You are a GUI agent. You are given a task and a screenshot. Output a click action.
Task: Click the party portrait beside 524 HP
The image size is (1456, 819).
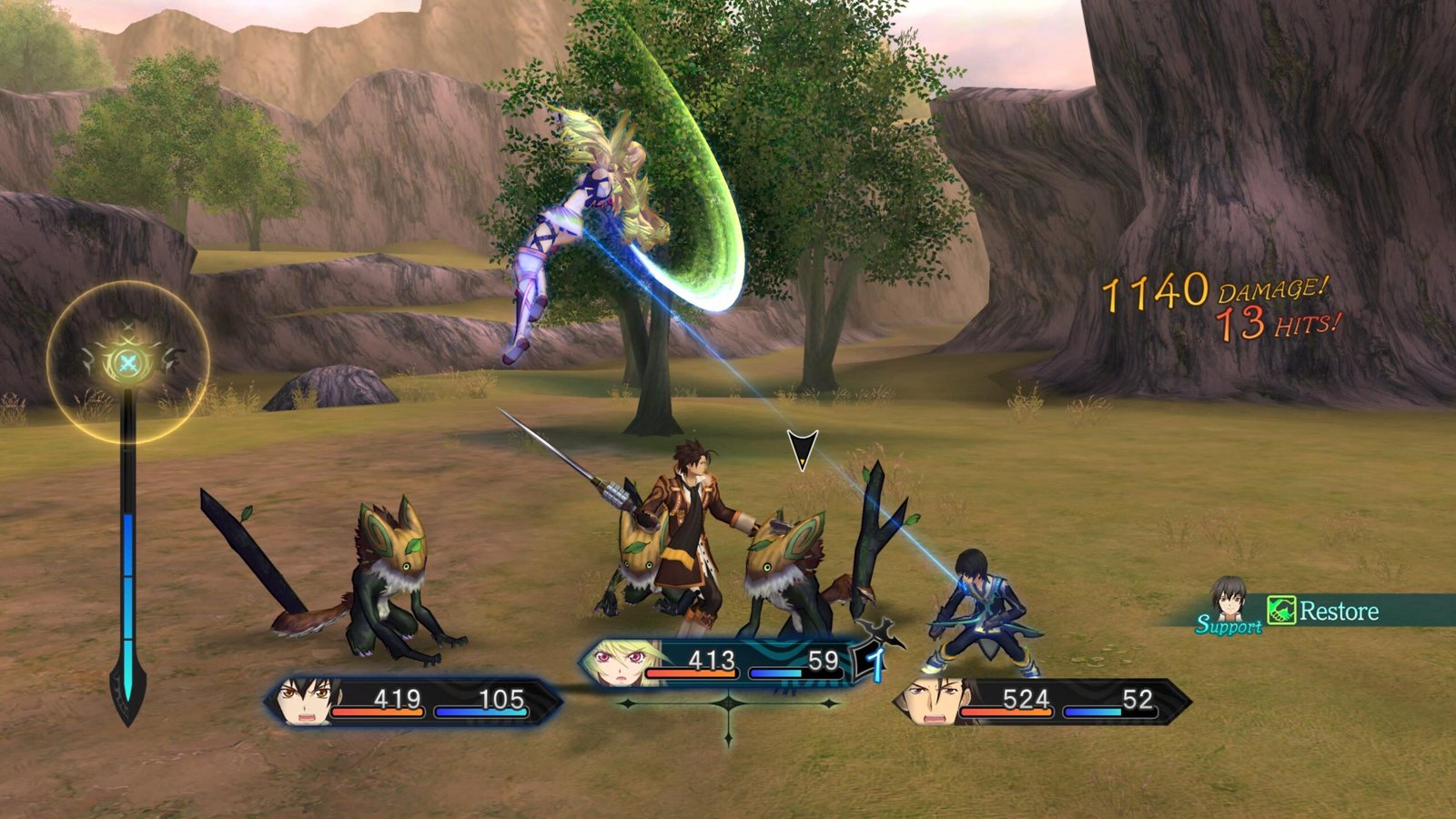[x=928, y=702]
